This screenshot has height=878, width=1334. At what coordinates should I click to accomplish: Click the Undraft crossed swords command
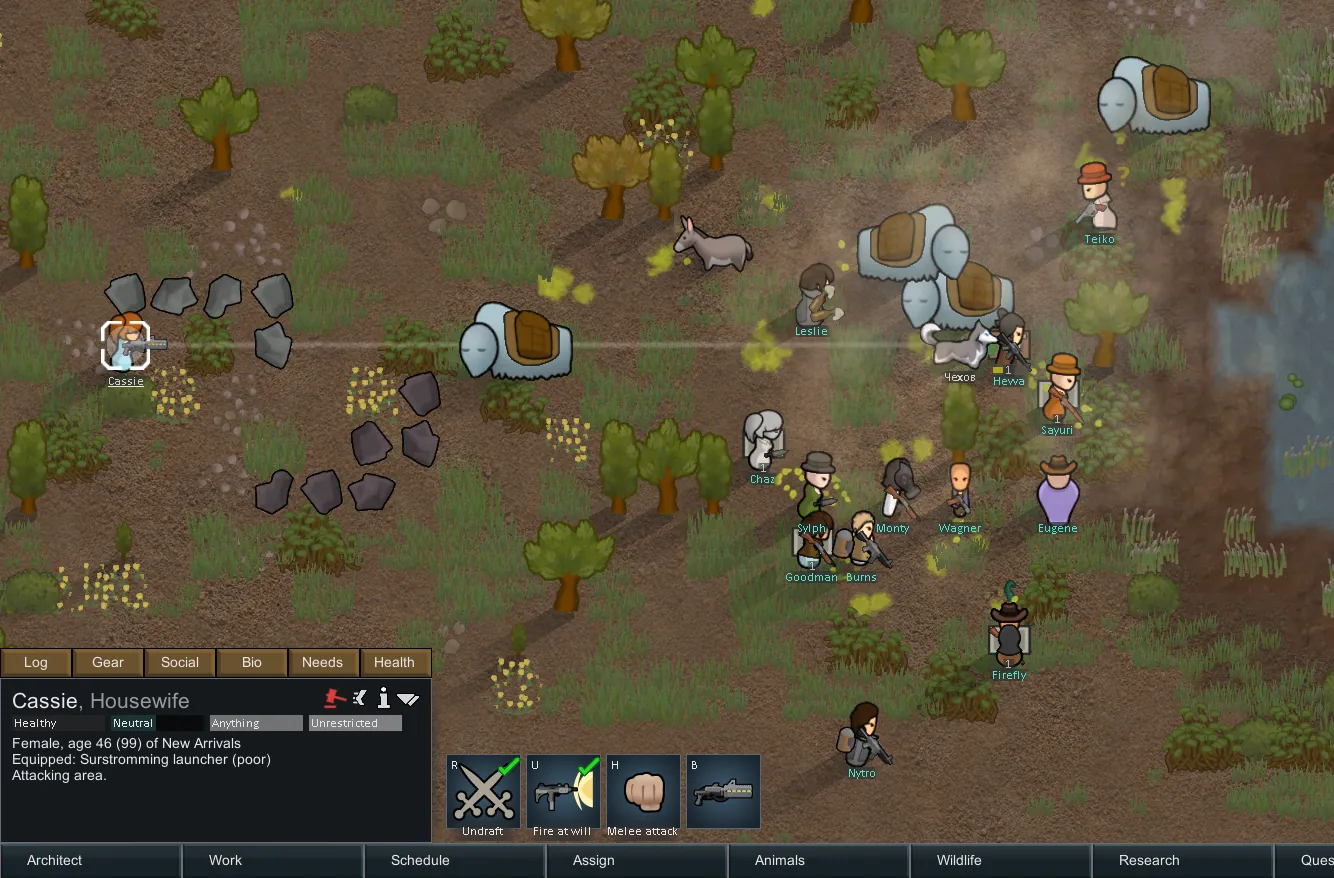coord(483,791)
